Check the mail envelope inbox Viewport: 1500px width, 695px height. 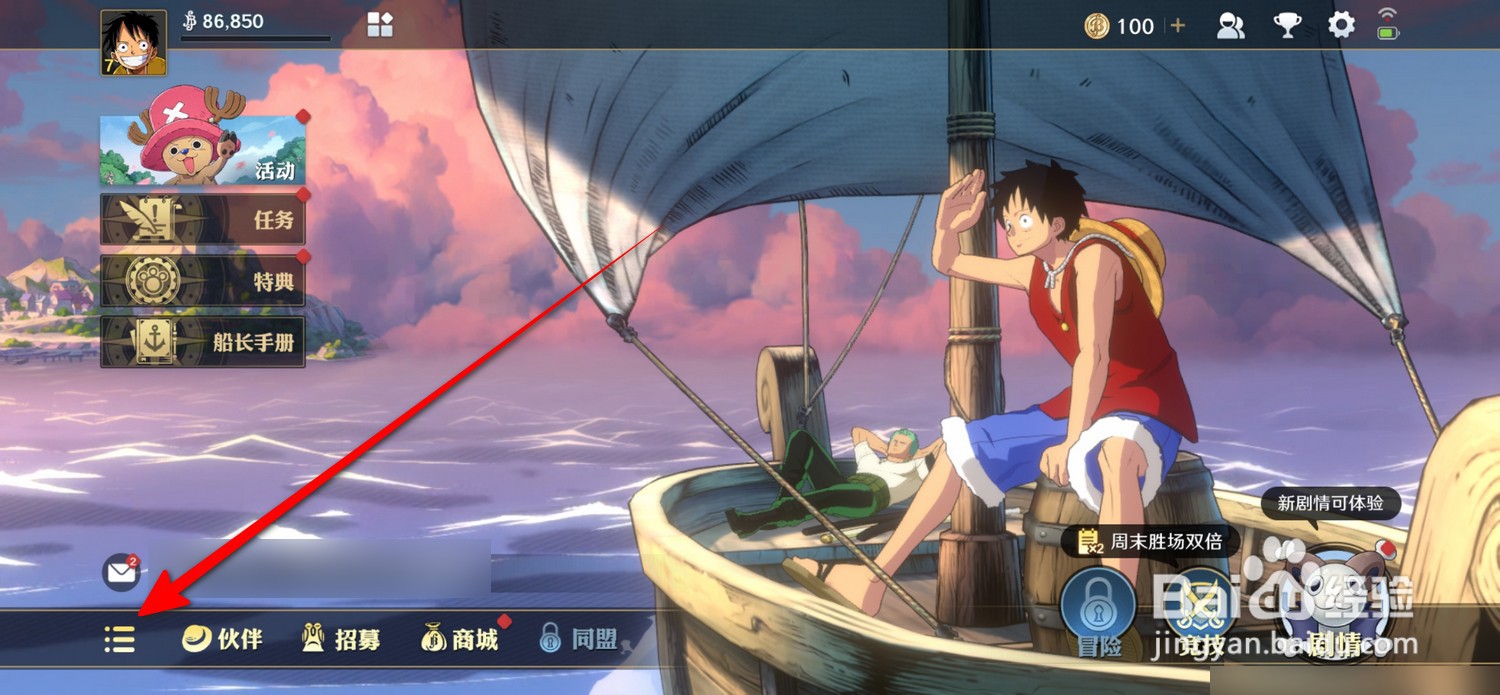click(121, 573)
